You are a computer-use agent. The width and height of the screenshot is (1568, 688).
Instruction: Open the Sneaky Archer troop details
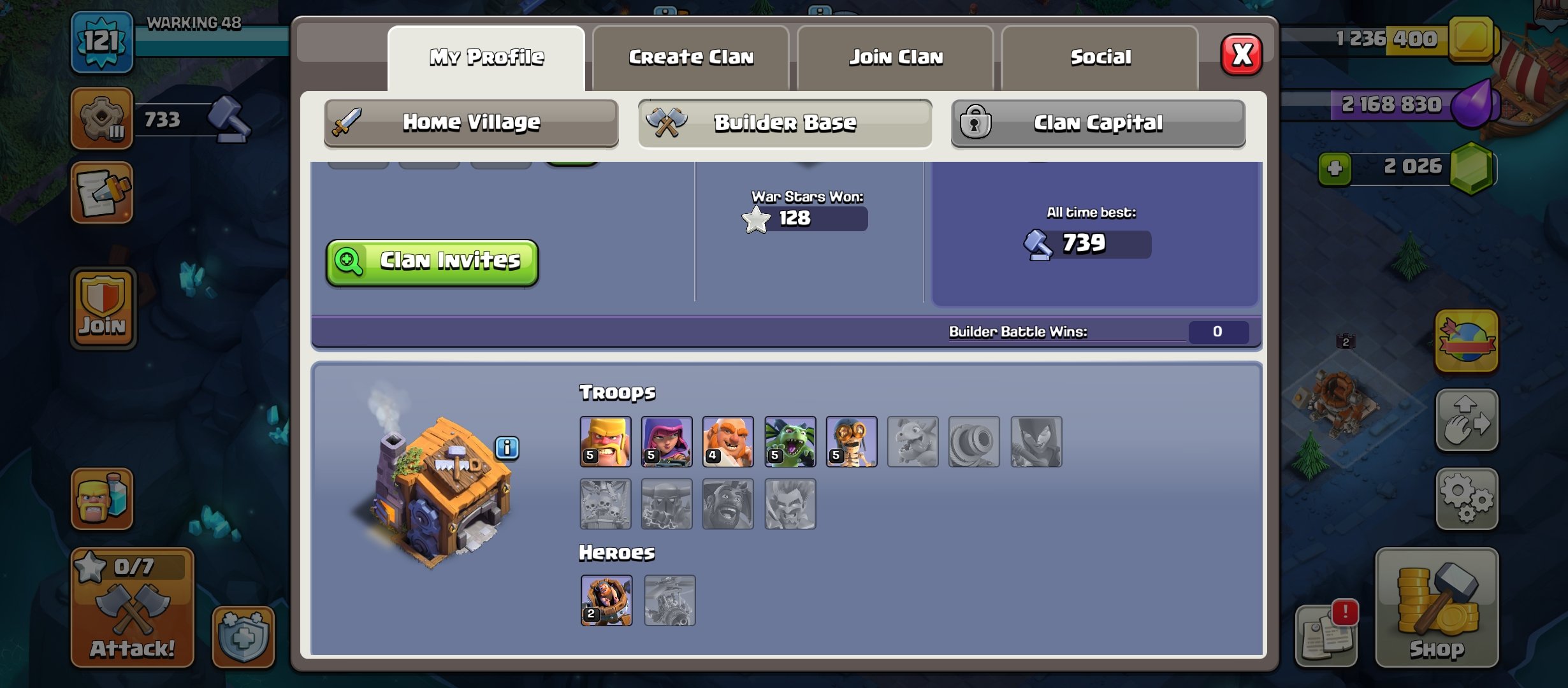666,441
